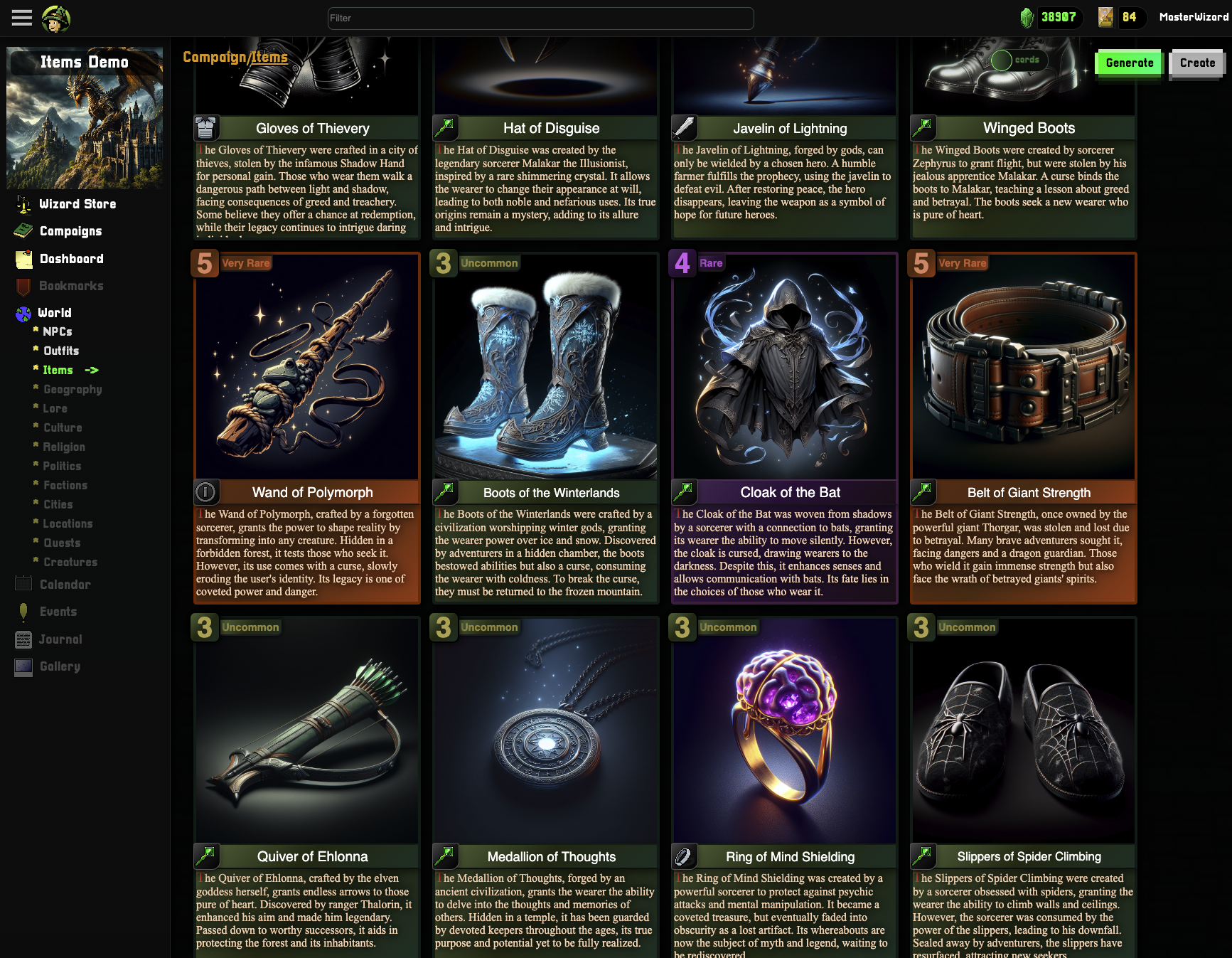Open the Dashboard page
Screen dimensions: 1232x958
(x=71, y=259)
